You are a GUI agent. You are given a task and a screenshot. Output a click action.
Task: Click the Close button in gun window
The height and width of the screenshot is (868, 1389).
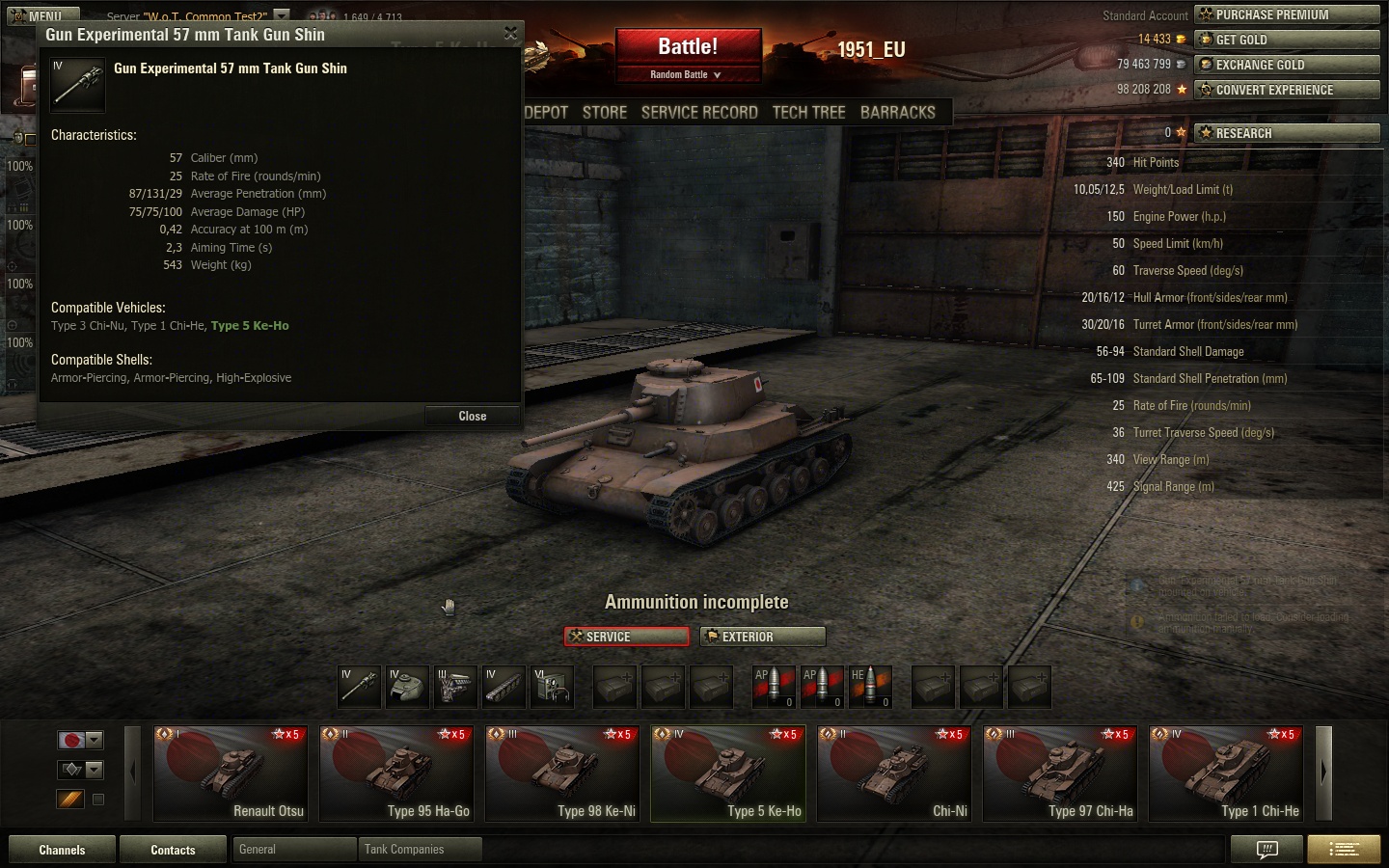[472, 416]
